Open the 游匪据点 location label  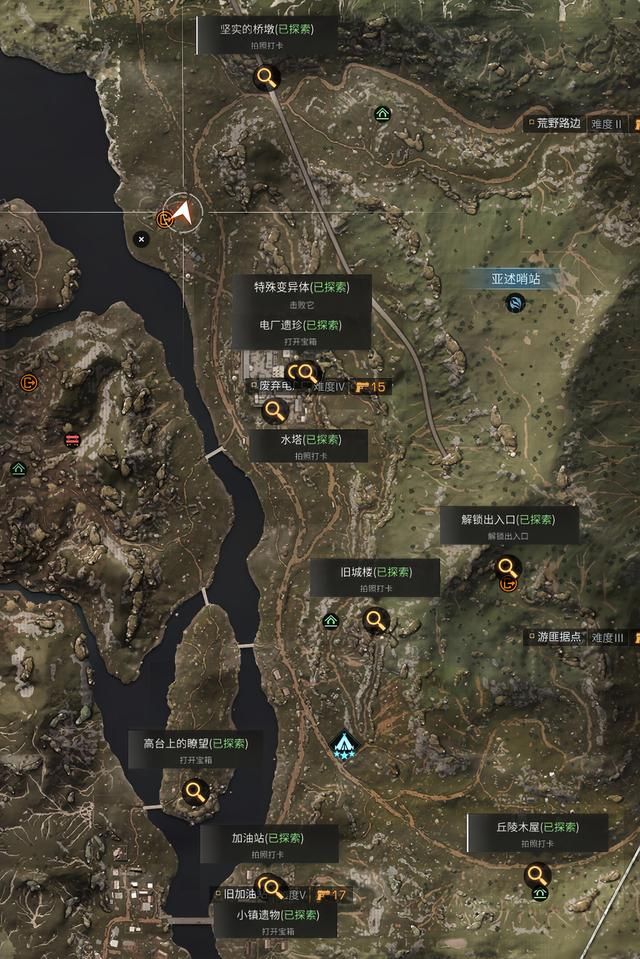559,636
